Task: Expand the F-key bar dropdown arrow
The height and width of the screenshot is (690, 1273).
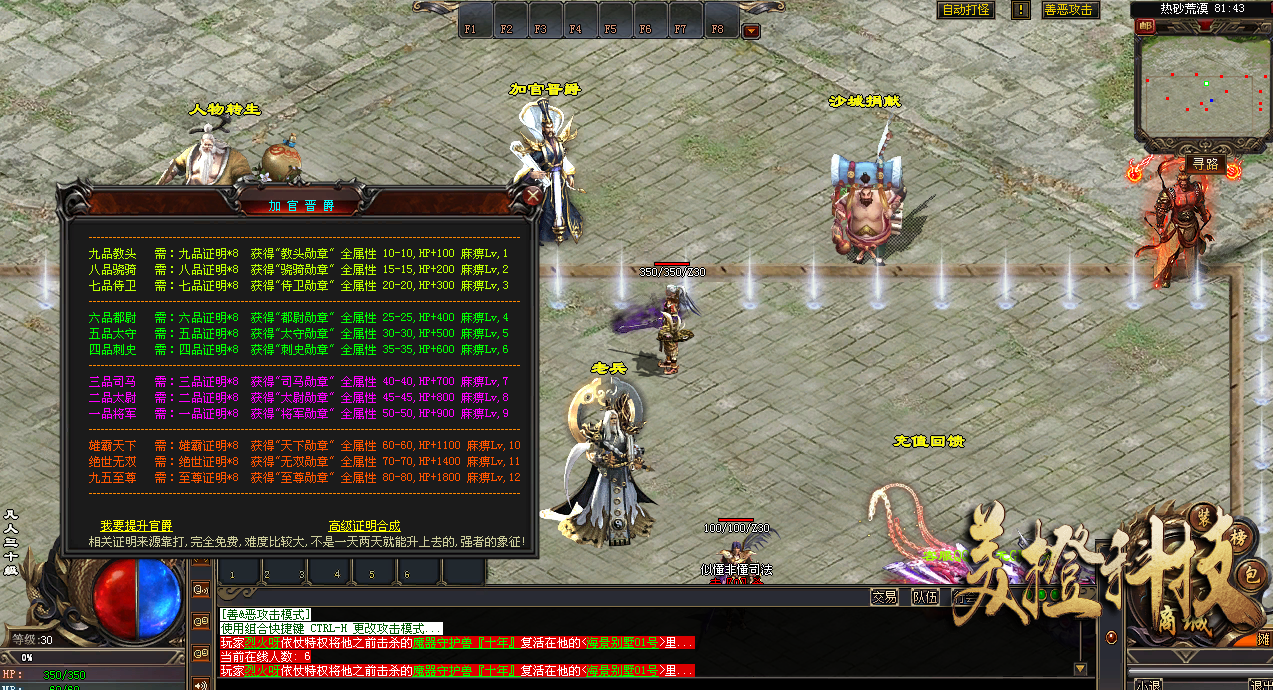Action: (x=751, y=31)
